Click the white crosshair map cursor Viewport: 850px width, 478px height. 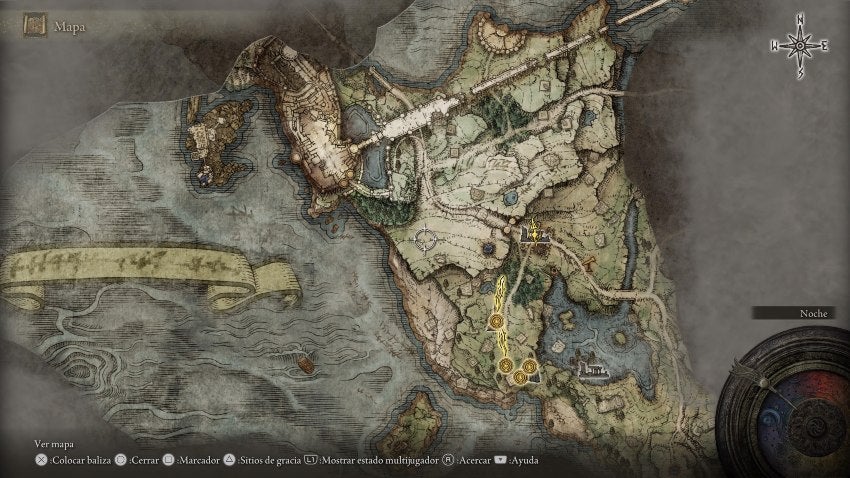[428, 239]
